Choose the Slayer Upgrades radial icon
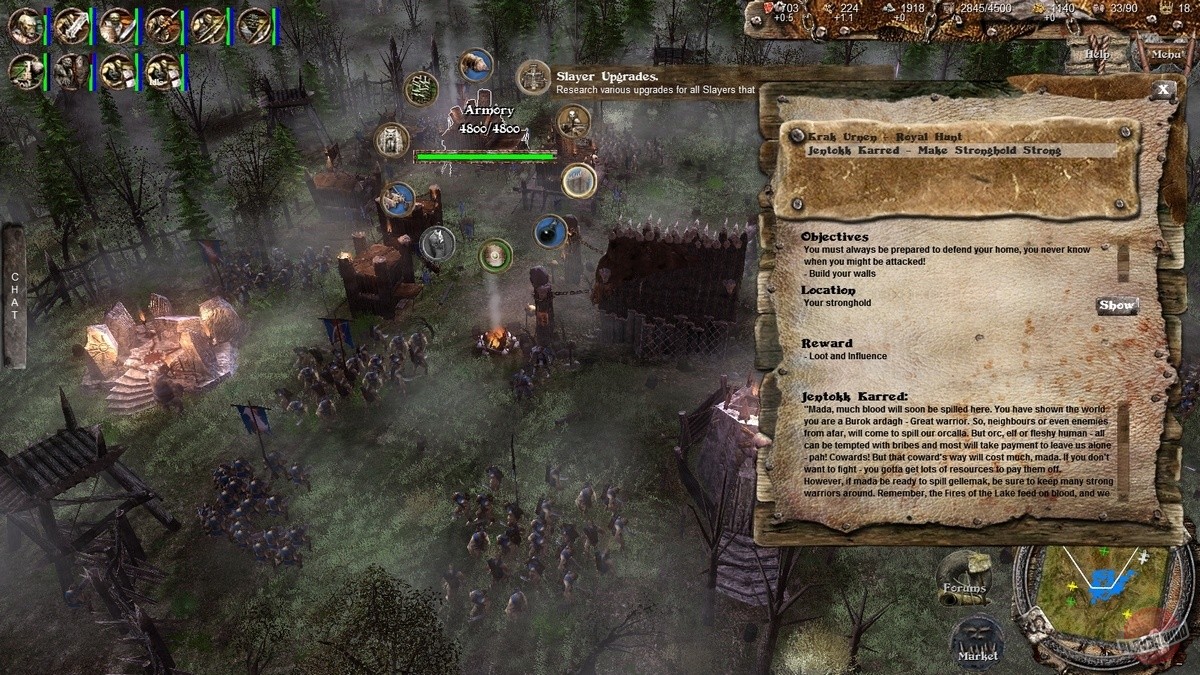The height and width of the screenshot is (675, 1200). [534, 77]
